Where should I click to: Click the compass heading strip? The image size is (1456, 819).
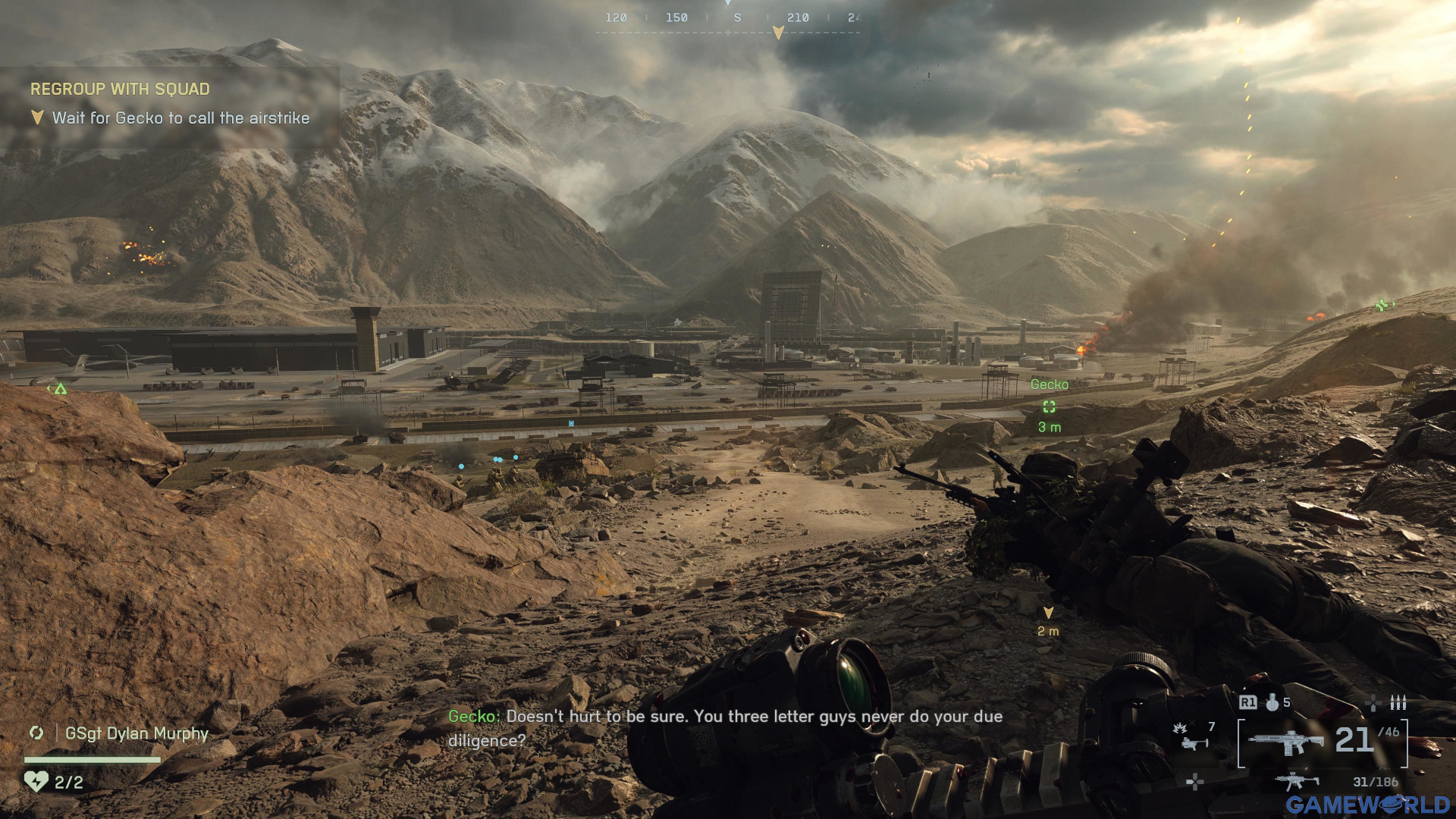click(728, 18)
